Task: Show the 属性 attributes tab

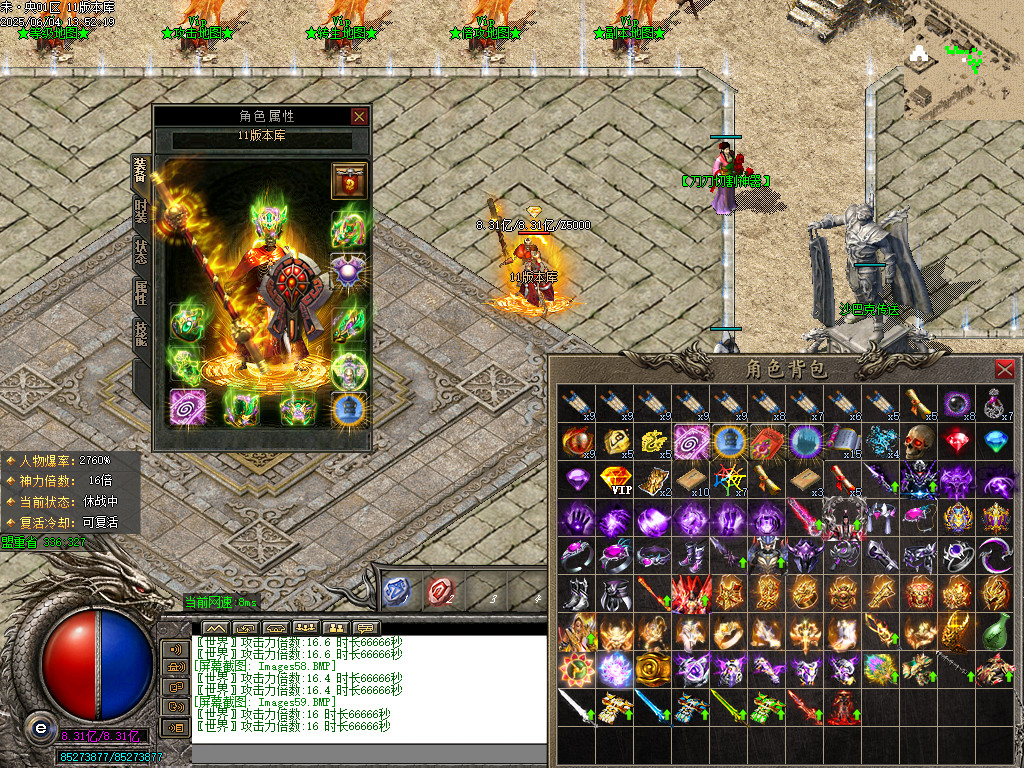Action: pos(141,292)
